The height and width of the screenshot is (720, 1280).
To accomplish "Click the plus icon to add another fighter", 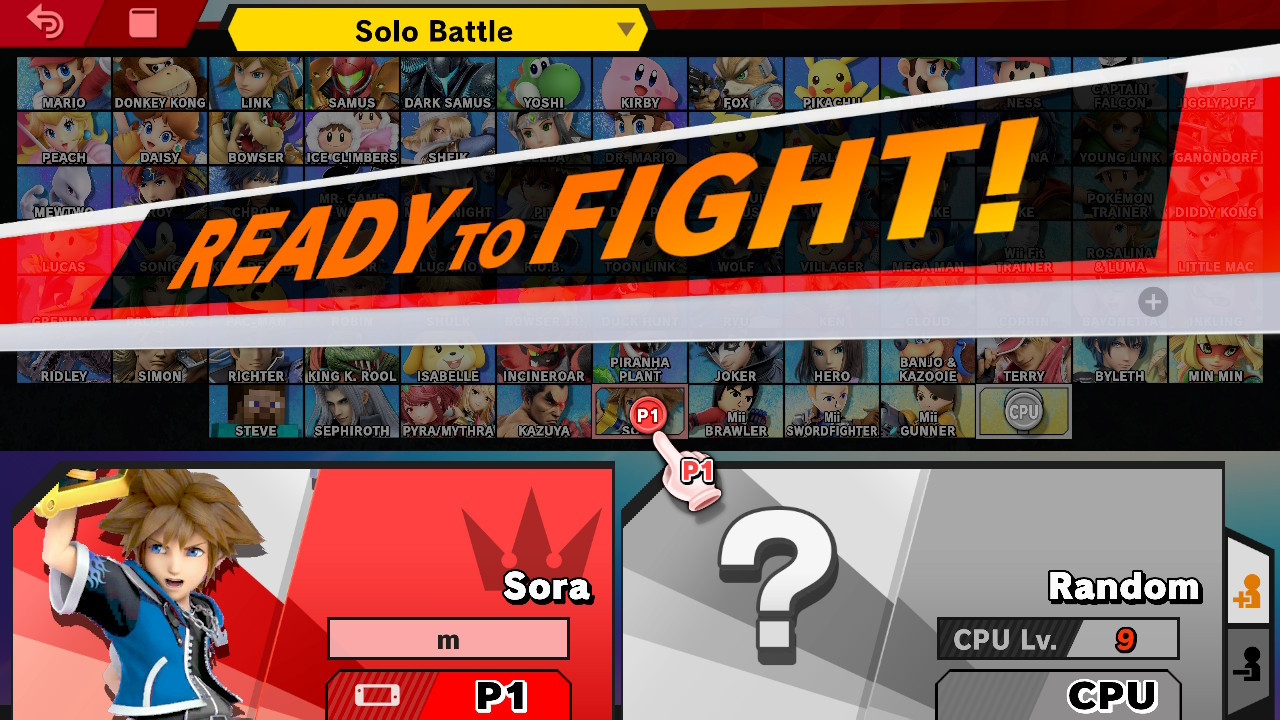I will click(x=1153, y=302).
